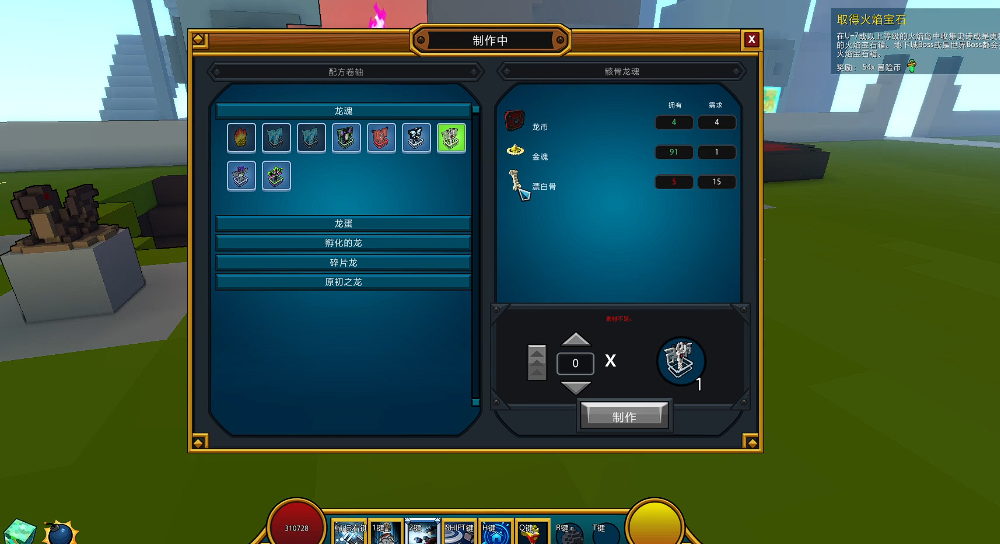Pick the green and purple dragon soul recipe
The image size is (1000, 544).
[x=276, y=176]
